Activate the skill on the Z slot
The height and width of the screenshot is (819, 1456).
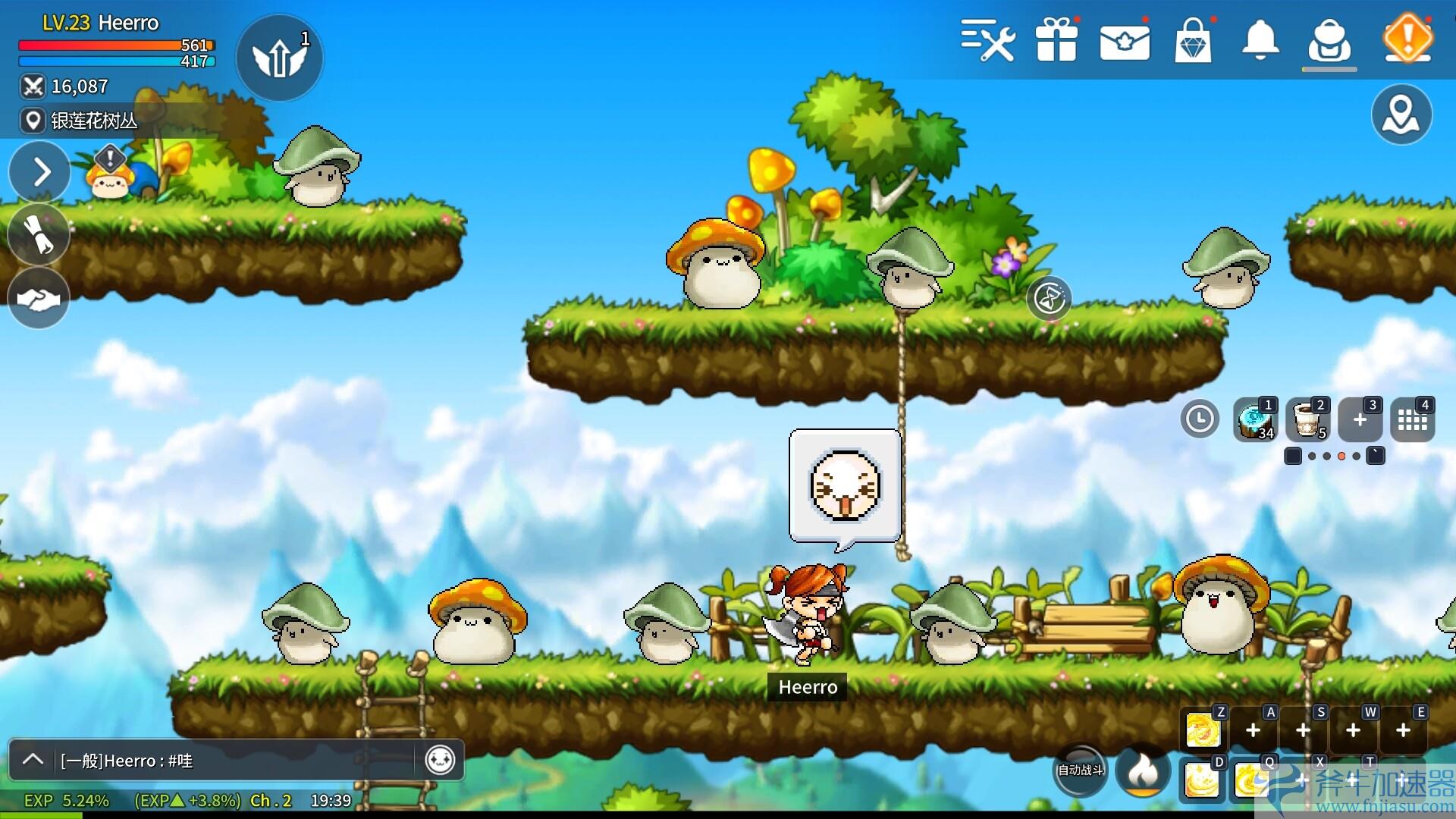pyautogui.click(x=1203, y=730)
